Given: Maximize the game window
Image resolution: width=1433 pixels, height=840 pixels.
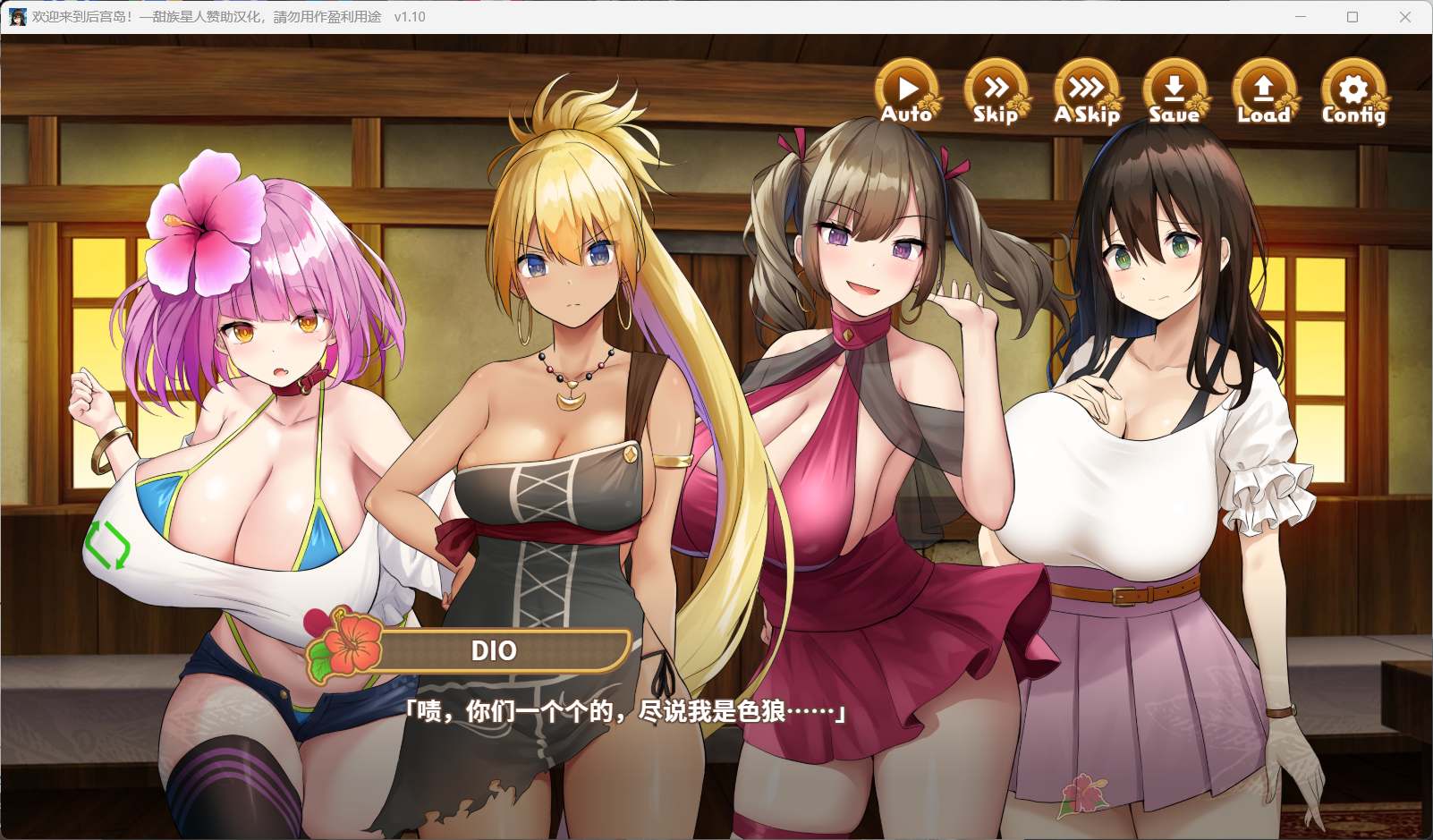Looking at the screenshot, I should click(1352, 17).
